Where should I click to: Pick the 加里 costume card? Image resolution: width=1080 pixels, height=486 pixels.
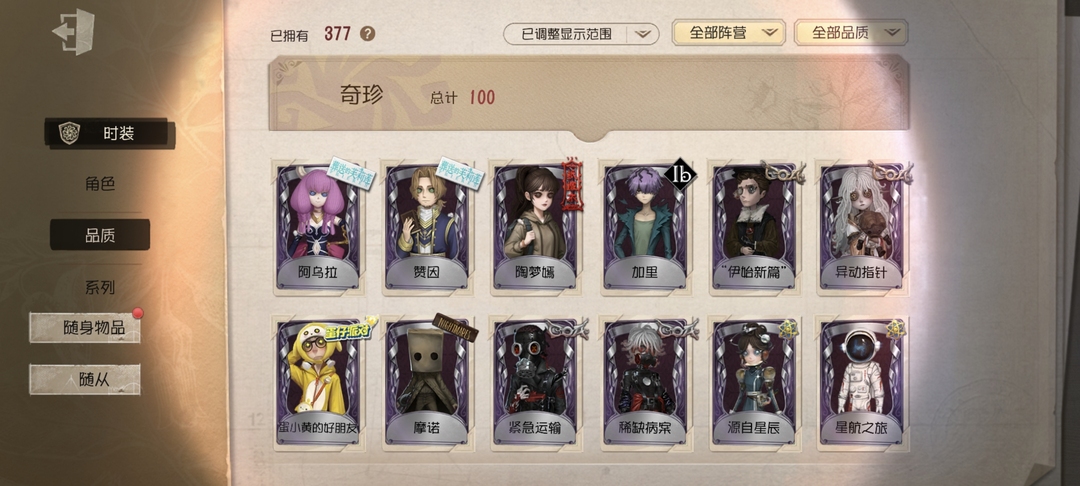(x=644, y=227)
